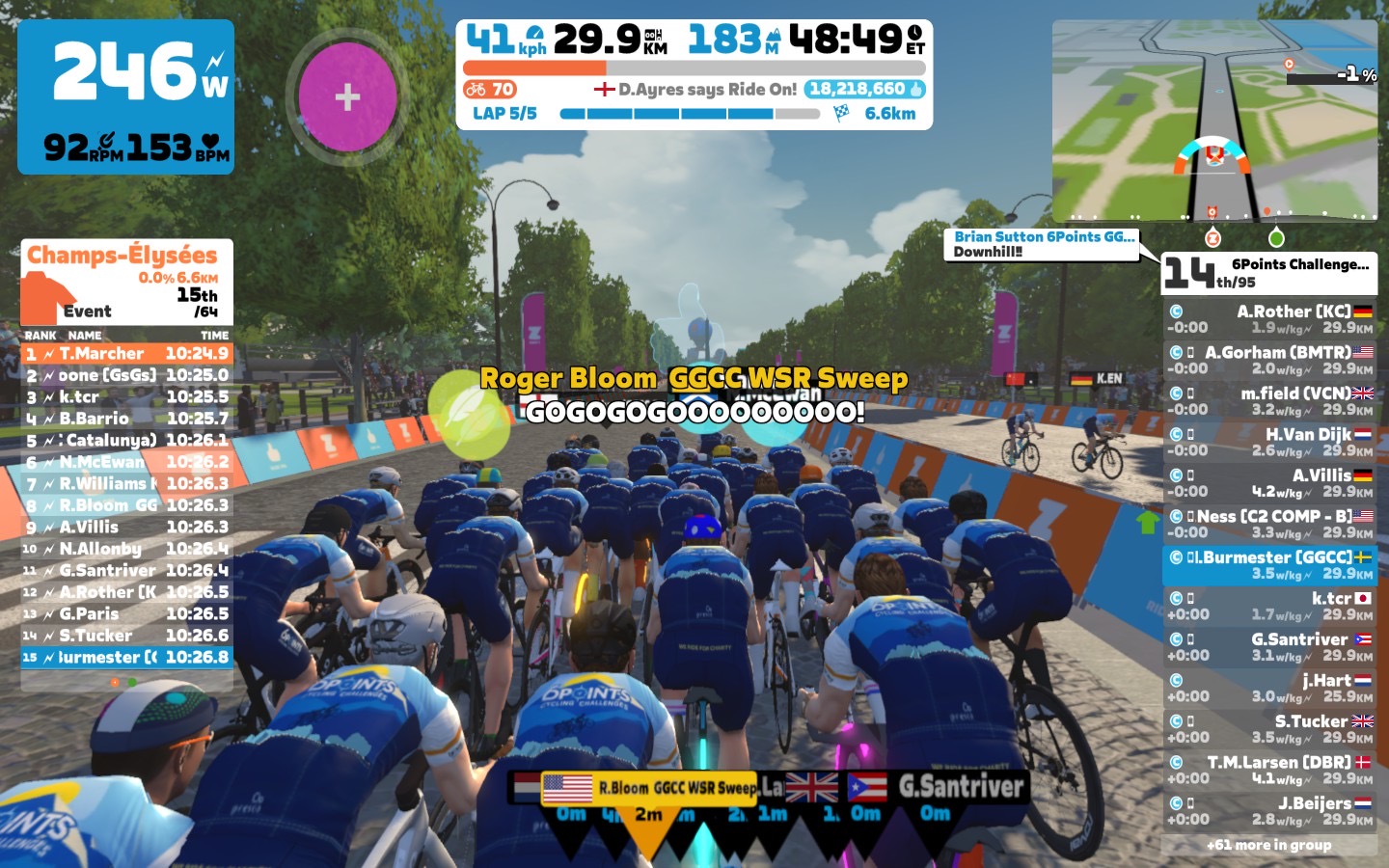1389x868 pixels.
Task: Choose J.Beijers in nearby riders list
Action: coord(1269,811)
